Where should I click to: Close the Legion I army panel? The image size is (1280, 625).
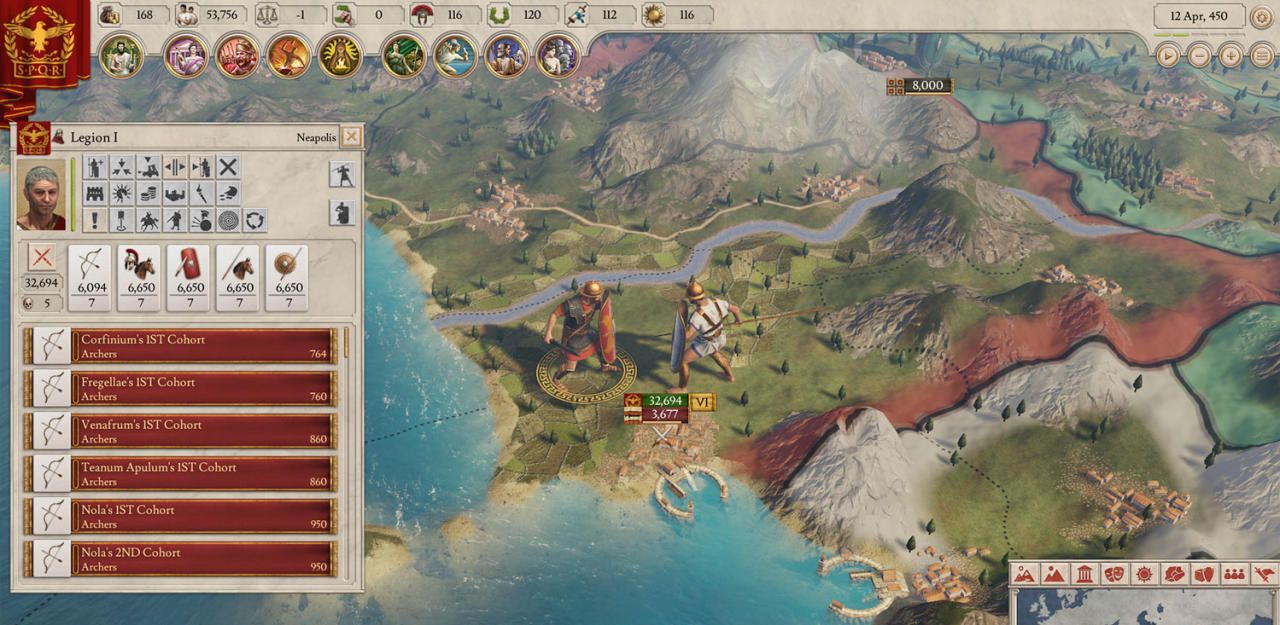click(x=351, y=137)
